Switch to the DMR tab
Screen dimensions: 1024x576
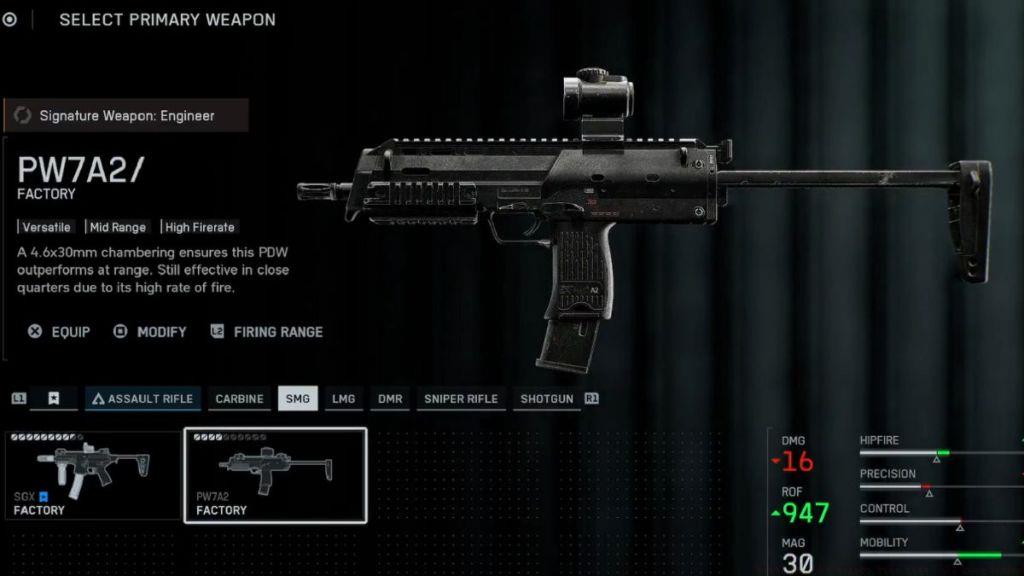tap(390, 399)
